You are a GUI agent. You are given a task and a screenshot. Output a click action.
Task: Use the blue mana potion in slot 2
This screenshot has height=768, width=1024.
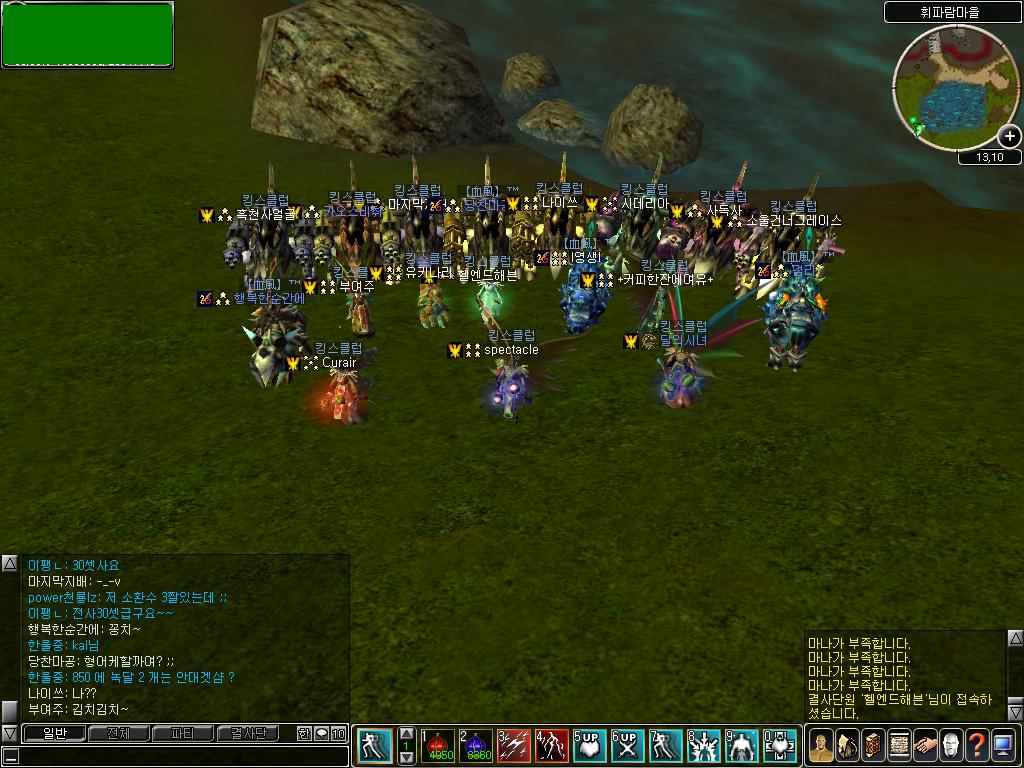478,746
